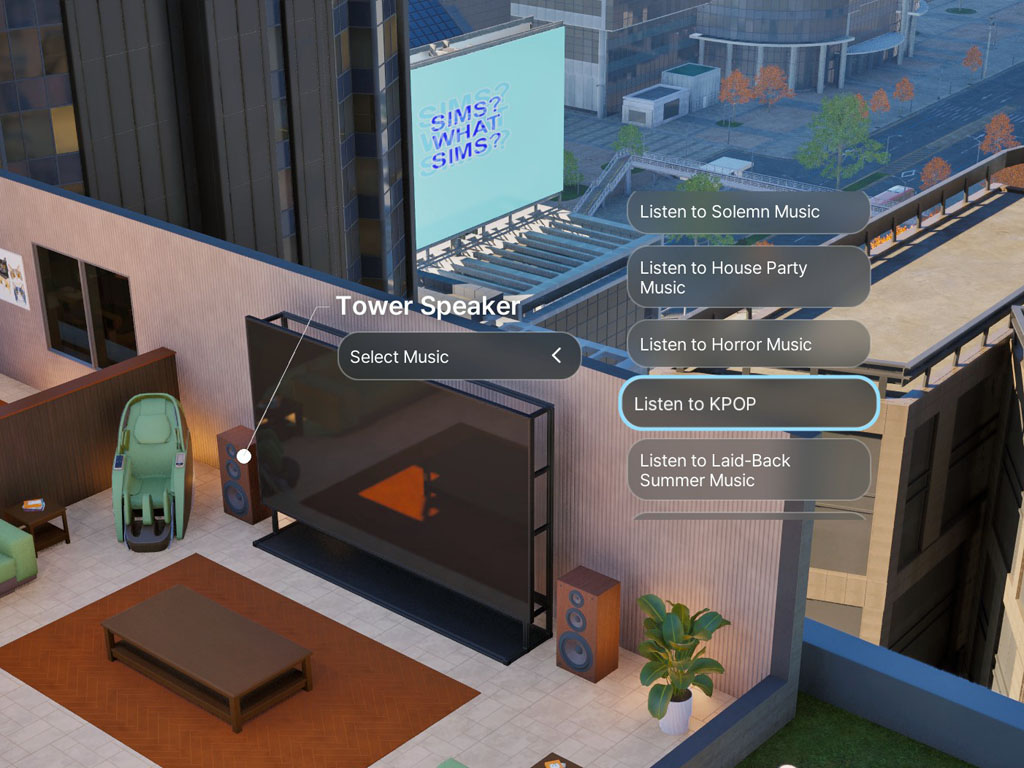Collapse the Select Music submenu
Image resolution: width=1024 pixels, height=768 pixels.
pos(556,356)
